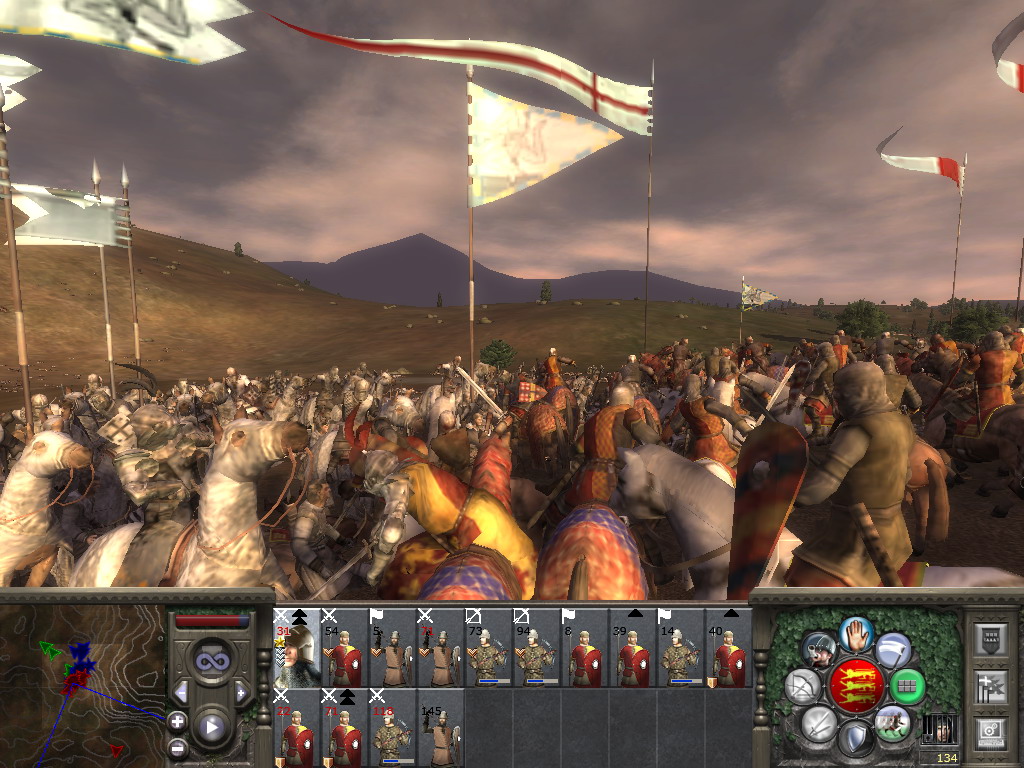This screenshot has height=768, width=1024.
Task: Select the general's unit card
Action: click(x=296, y=648)
